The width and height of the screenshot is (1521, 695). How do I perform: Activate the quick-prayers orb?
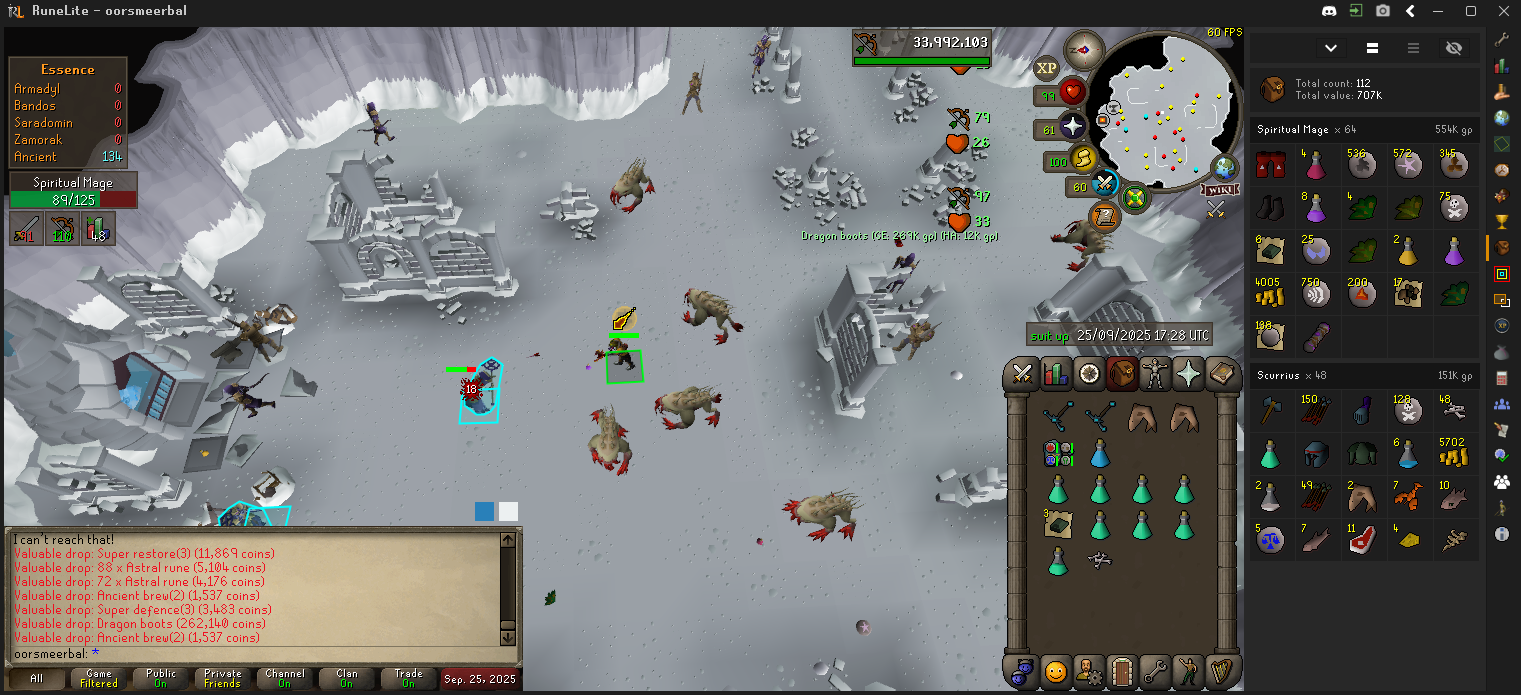(1073, 127)
